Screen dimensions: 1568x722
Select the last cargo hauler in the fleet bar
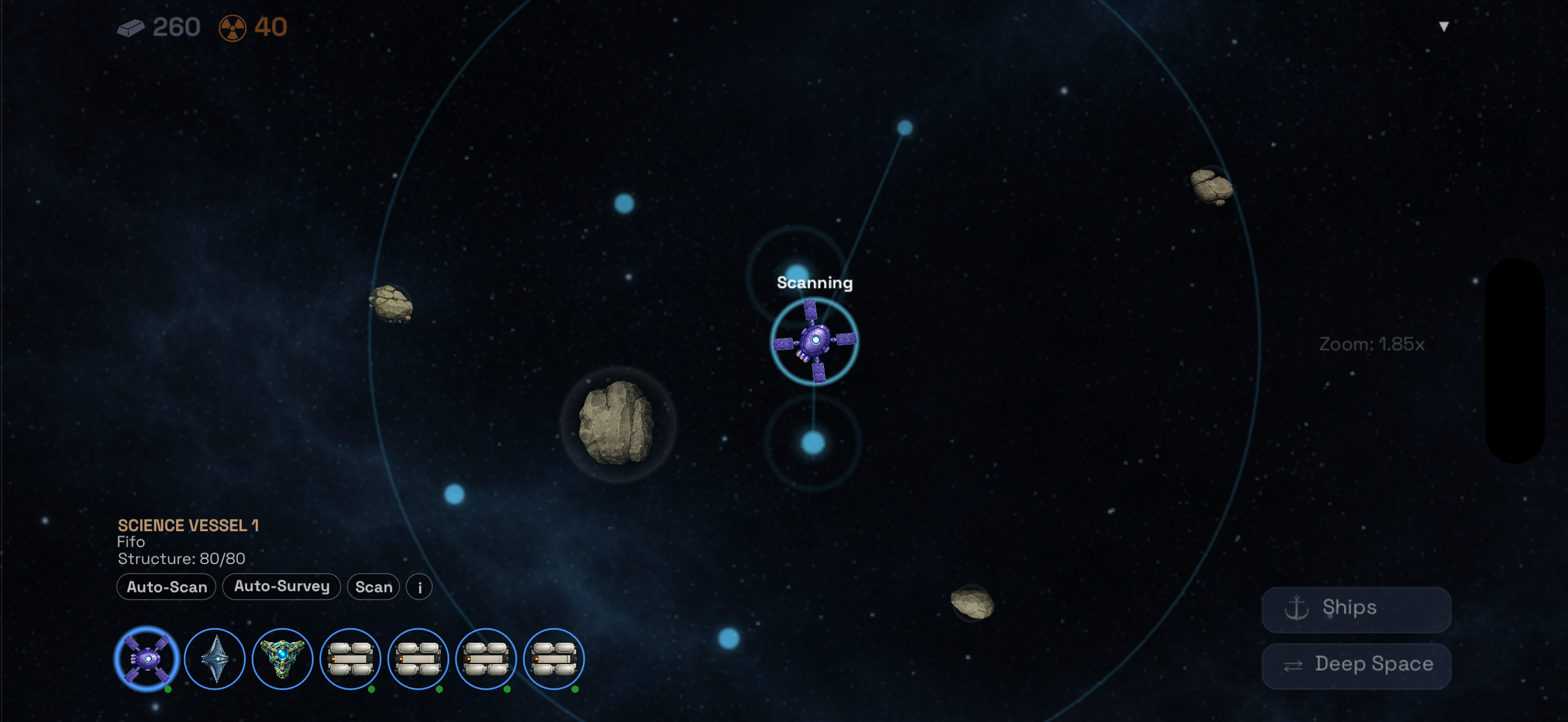[x=554, y=659]
